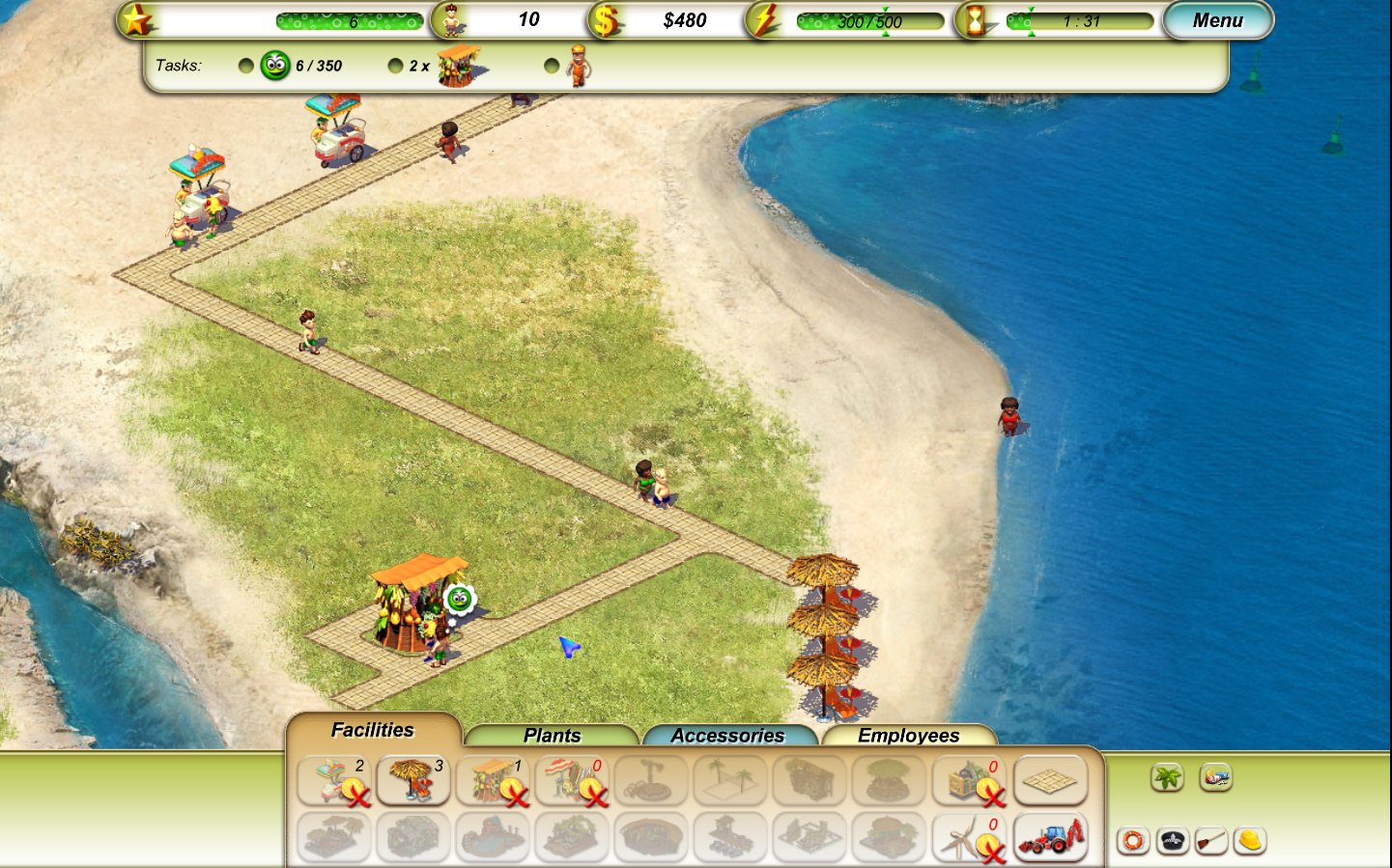Select the lifebuoy lifeguard icon
Screen dimensions: 1392x868
pos(1133,841)
